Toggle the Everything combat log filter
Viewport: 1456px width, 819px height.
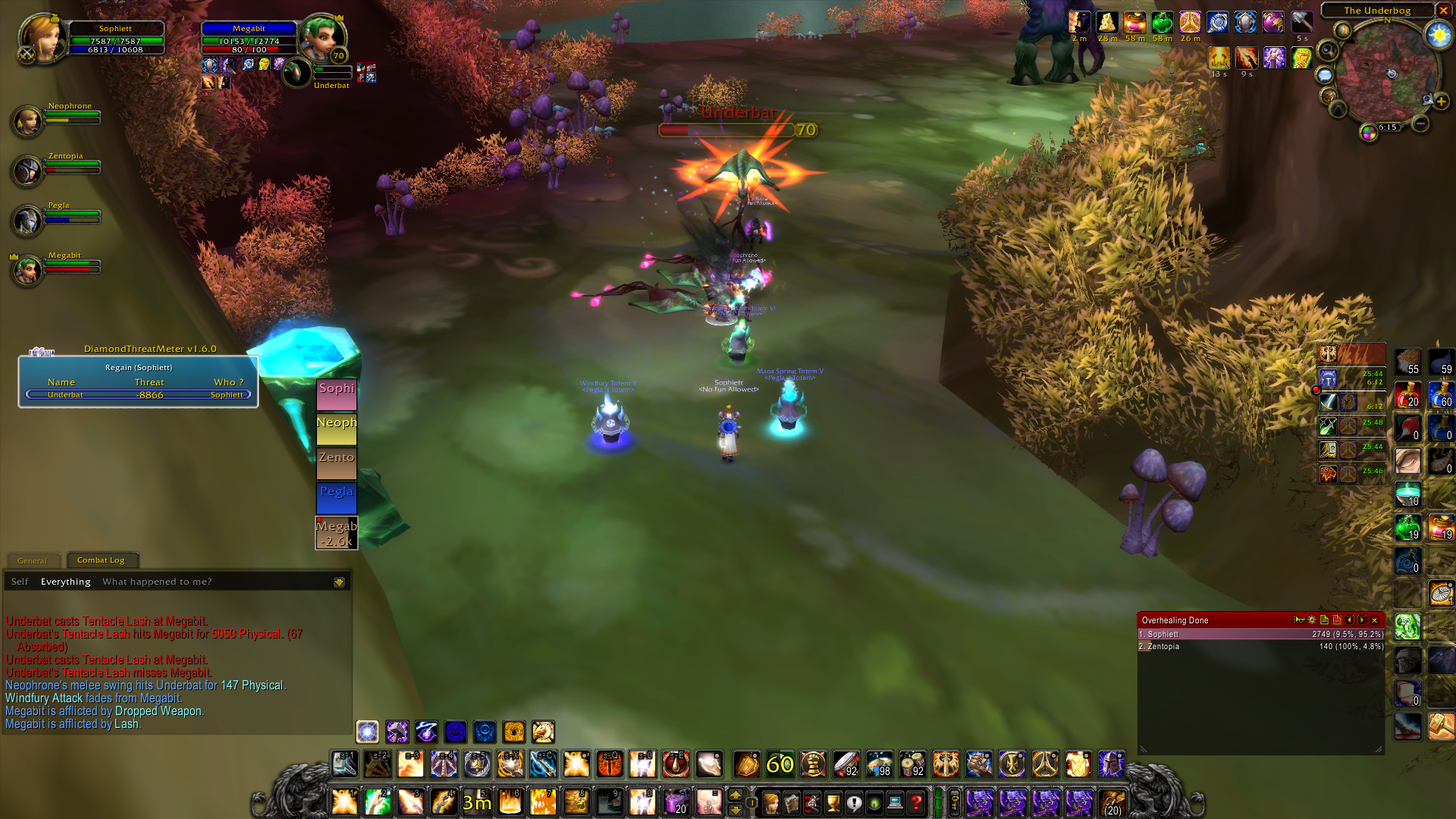pyautogui.click(x=65, y=581)
